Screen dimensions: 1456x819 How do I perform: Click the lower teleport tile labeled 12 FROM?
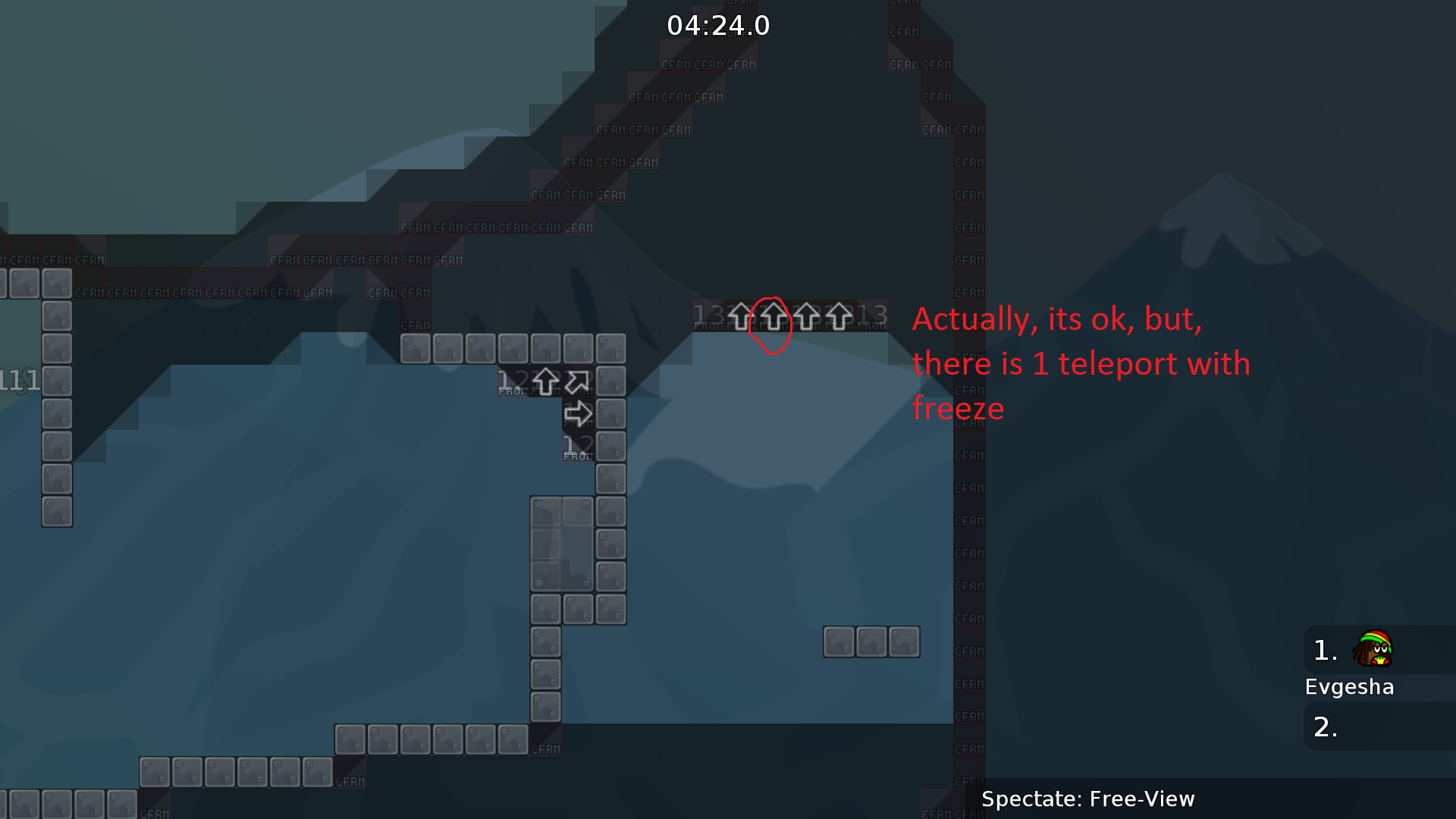click(x=578, y=446)
